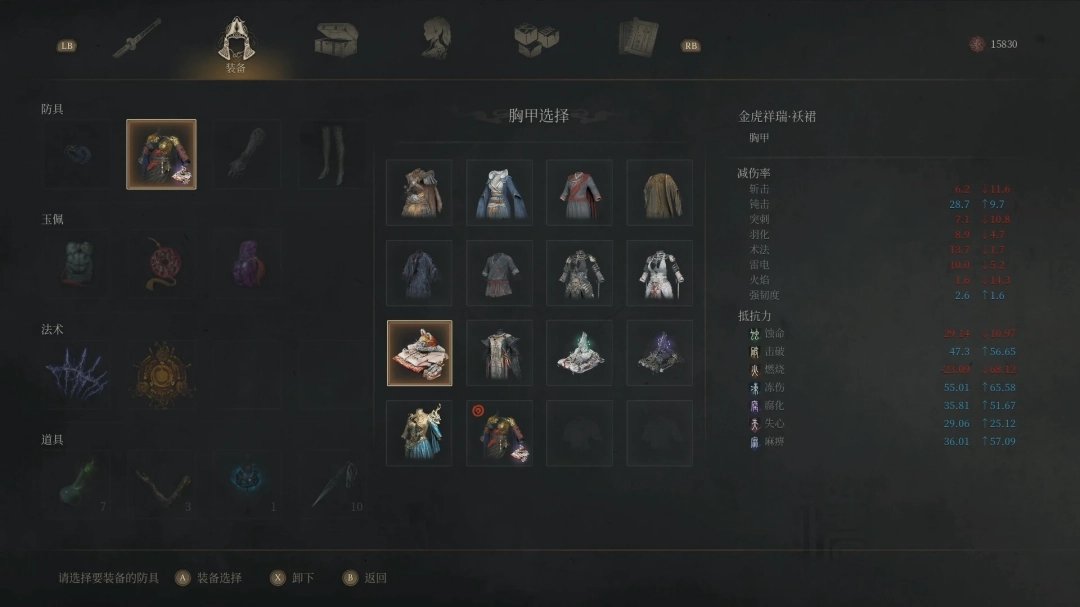
Task: Select the chest armor marked with red badge
Action: (499, 433)
